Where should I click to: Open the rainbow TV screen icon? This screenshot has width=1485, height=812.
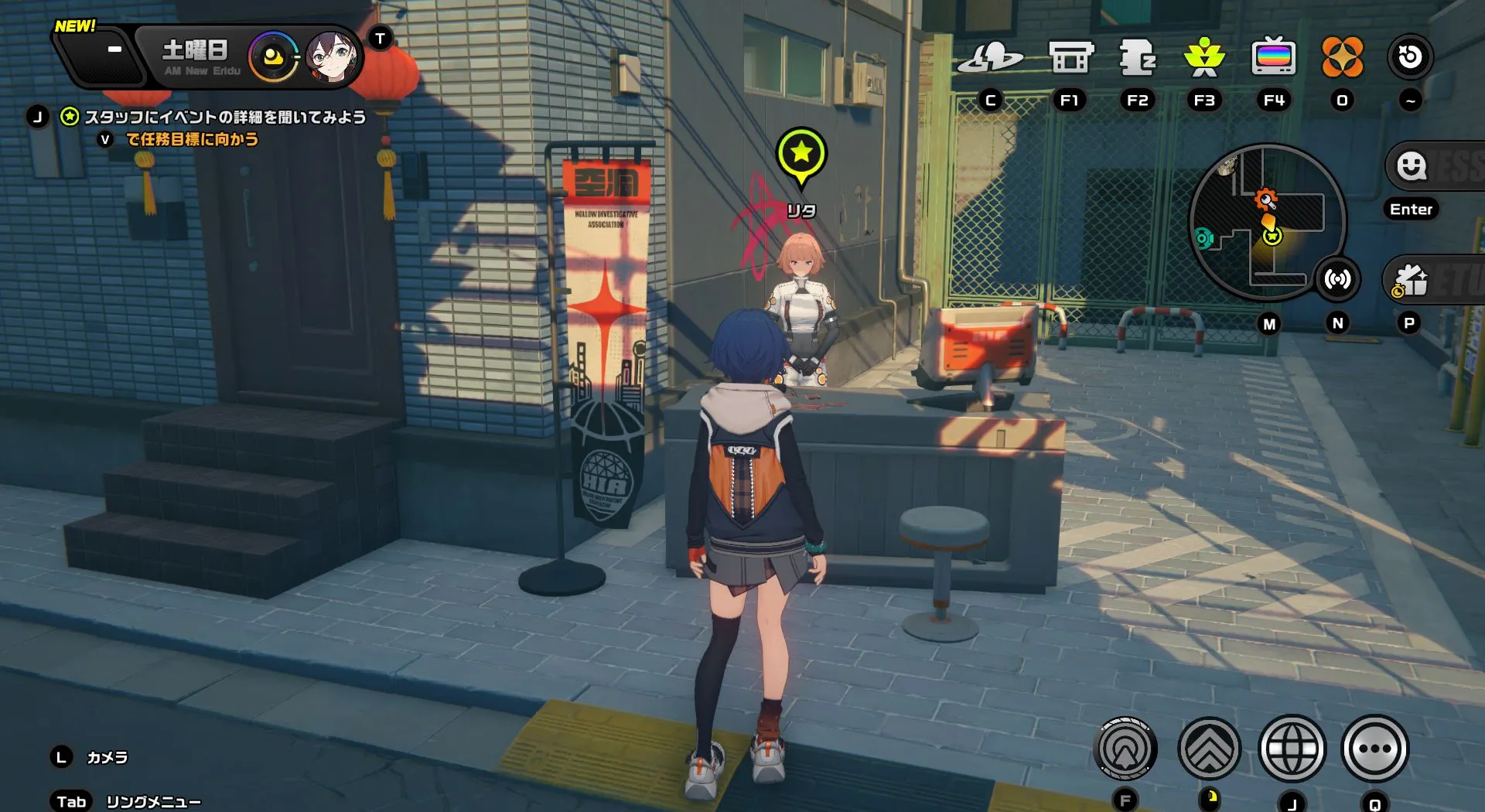1273,57
